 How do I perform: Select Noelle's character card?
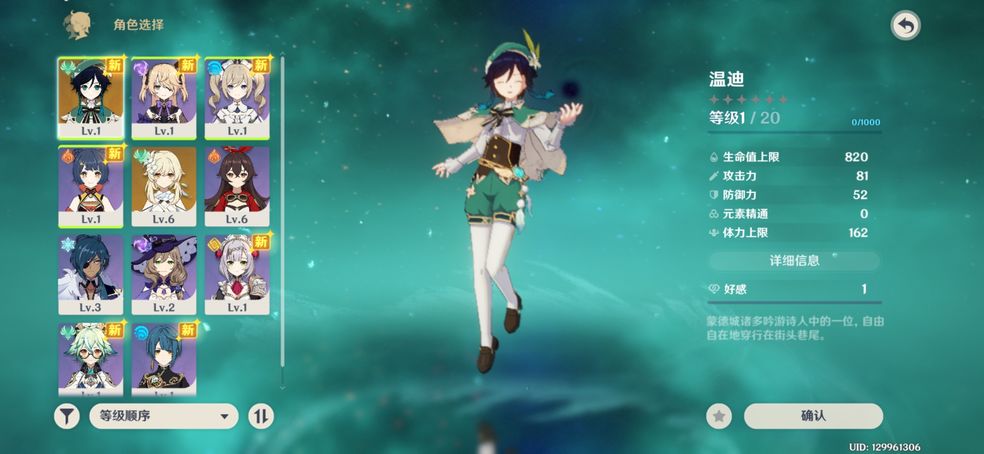click(237, 273)
